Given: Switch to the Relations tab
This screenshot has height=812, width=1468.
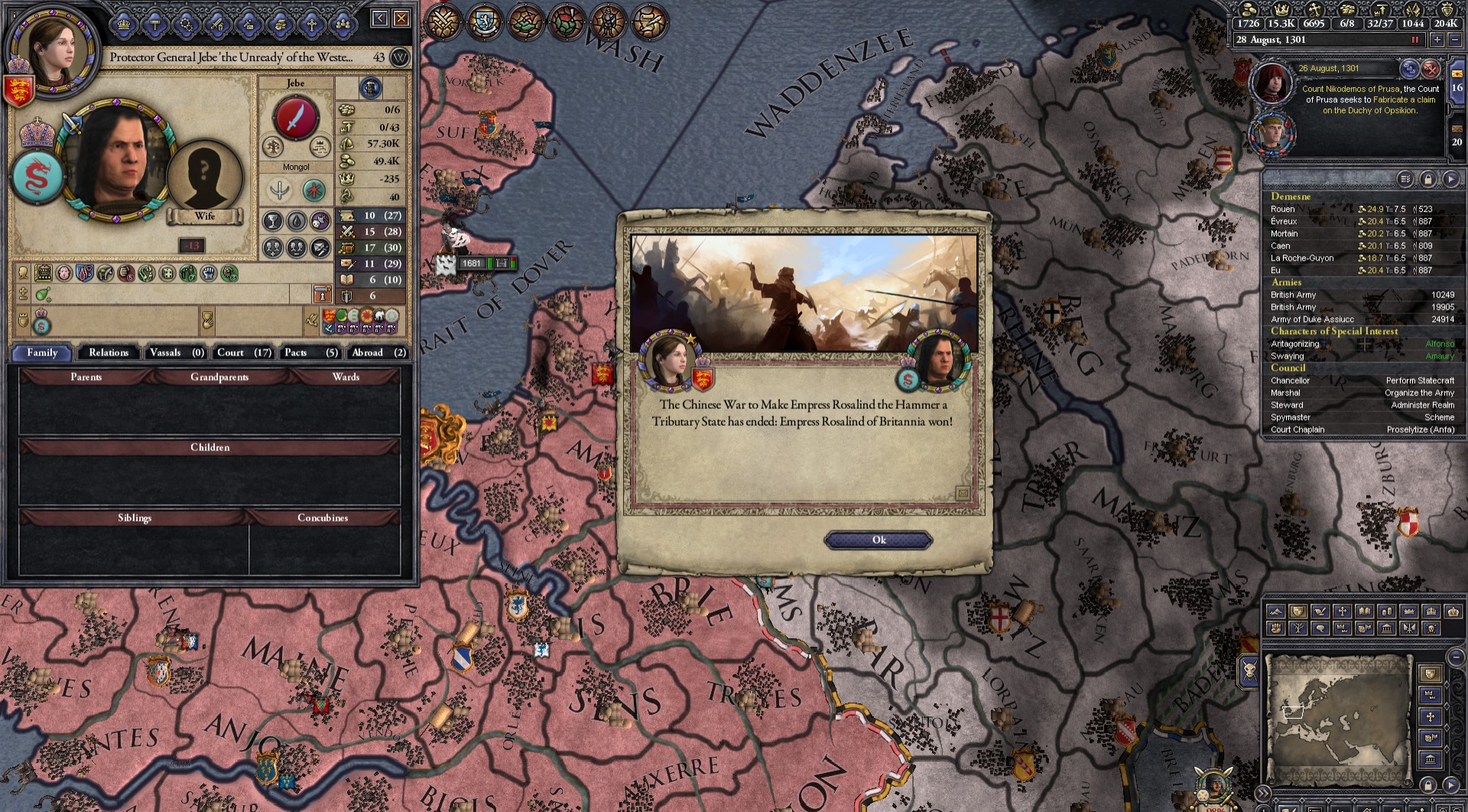Looking at the screenshot, I should coord(109,352).
